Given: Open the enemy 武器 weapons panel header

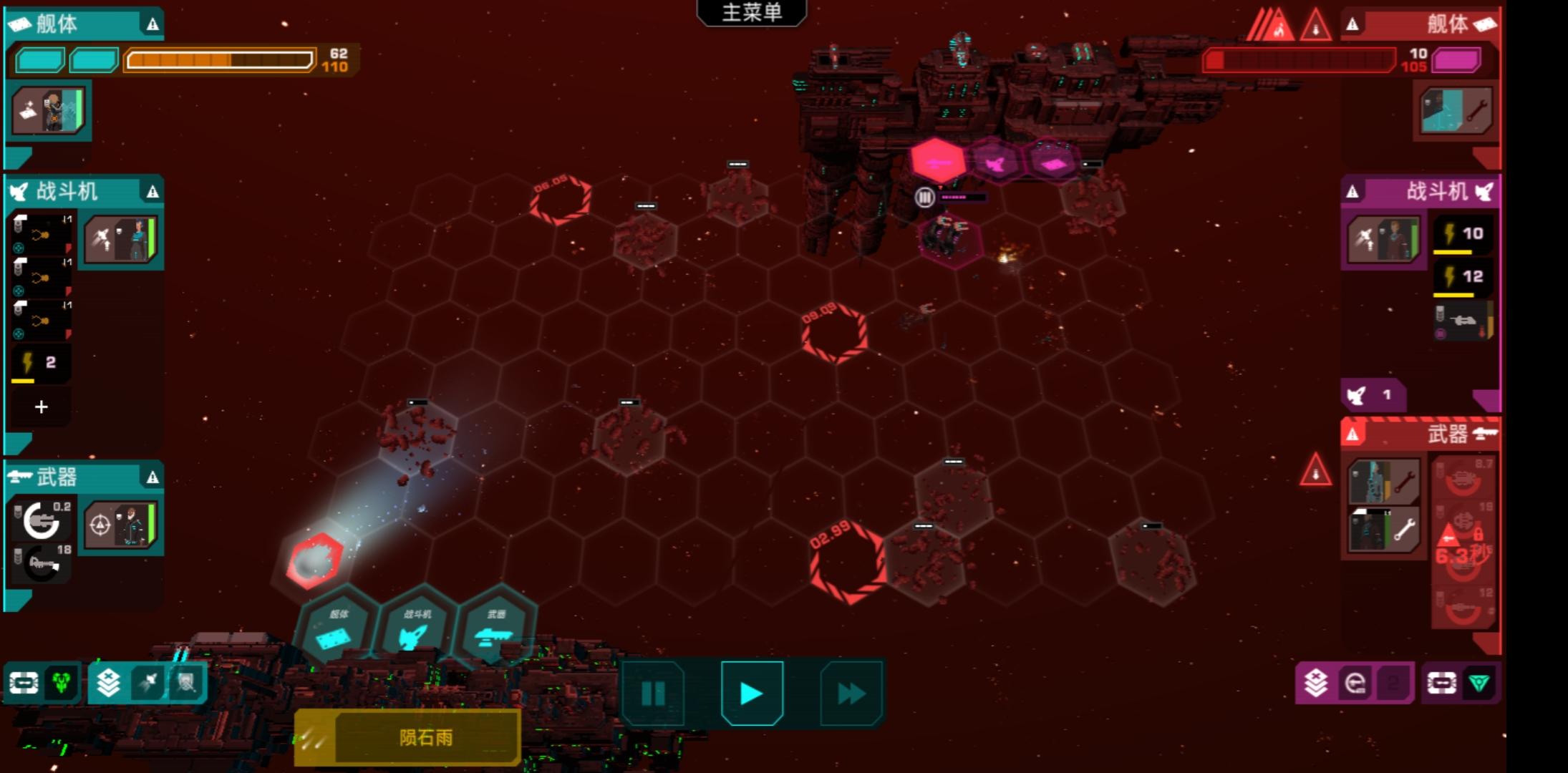Looking at the screenshot, I should tap(1421, 434).
